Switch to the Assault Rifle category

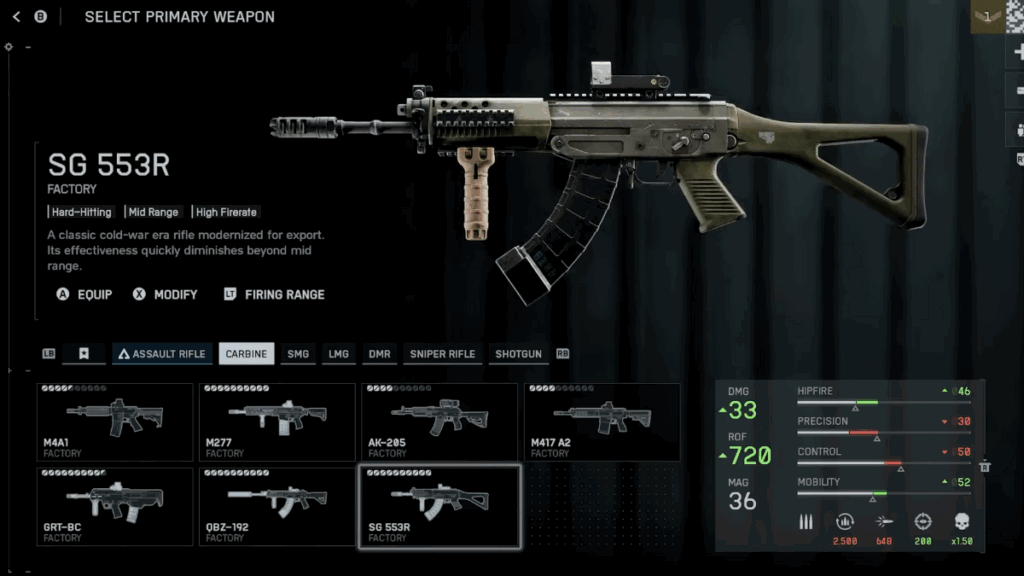[x=162, y=354]
